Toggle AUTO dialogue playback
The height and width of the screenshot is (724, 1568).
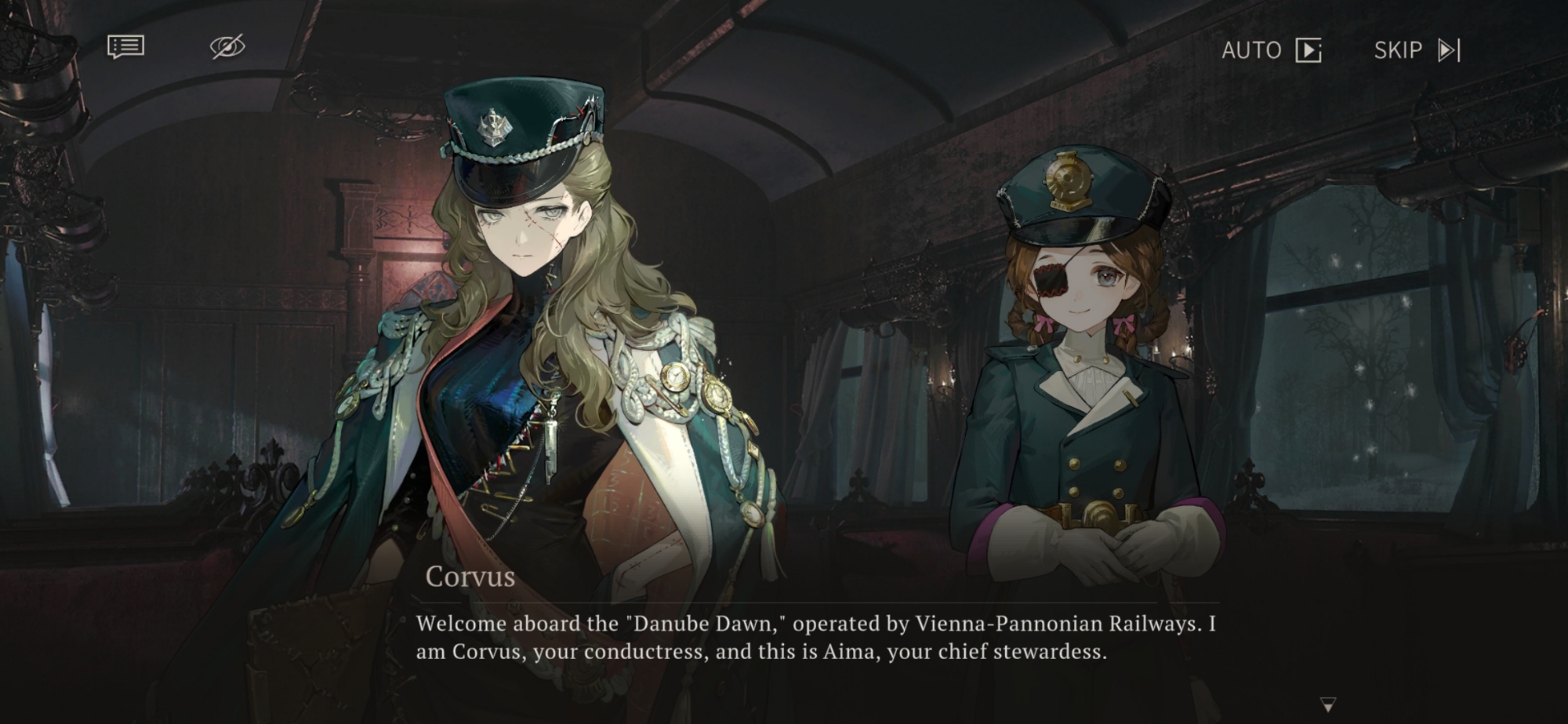coord(1271,50)
